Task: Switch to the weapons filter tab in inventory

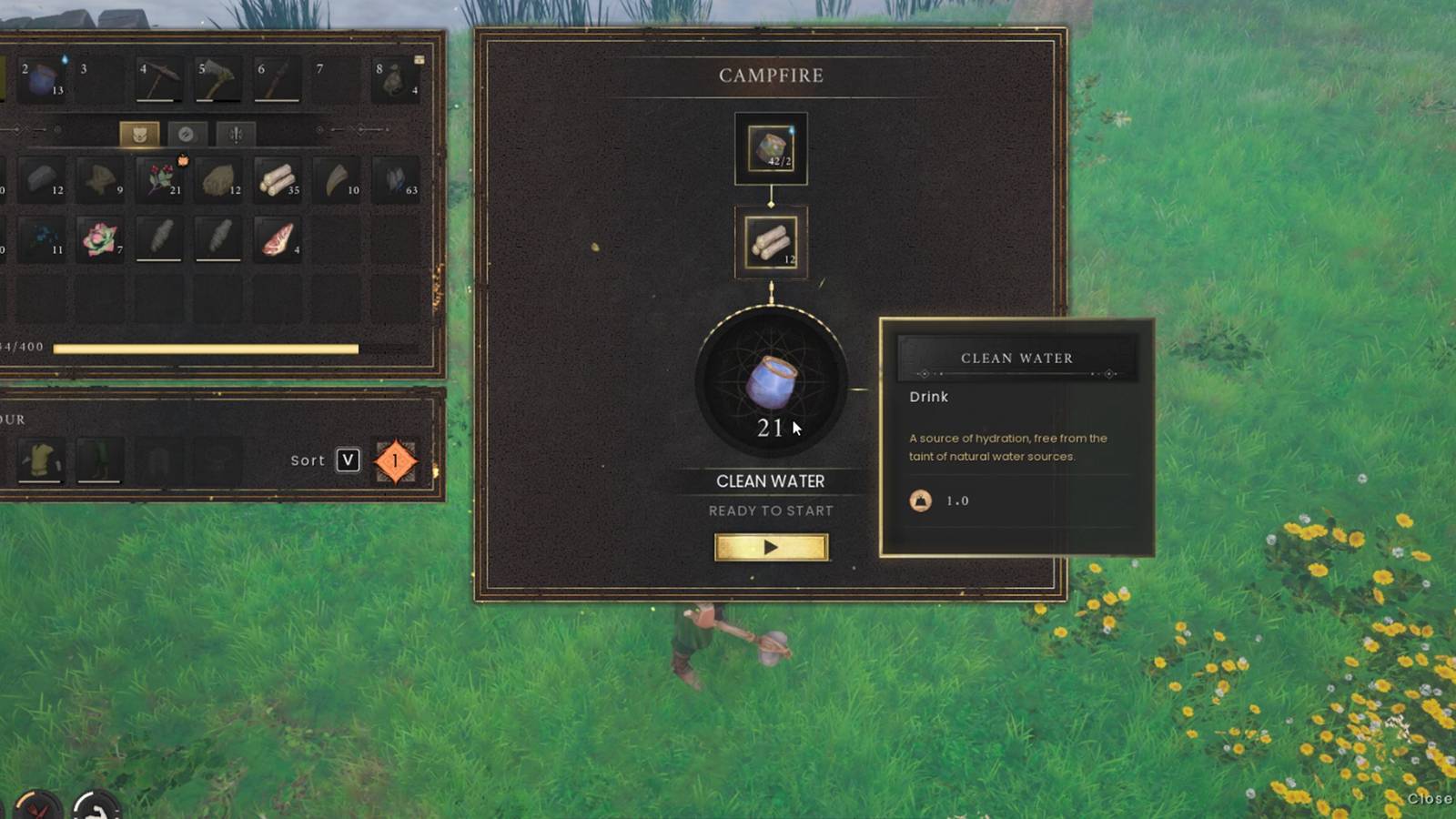Action: coord(235,134)
